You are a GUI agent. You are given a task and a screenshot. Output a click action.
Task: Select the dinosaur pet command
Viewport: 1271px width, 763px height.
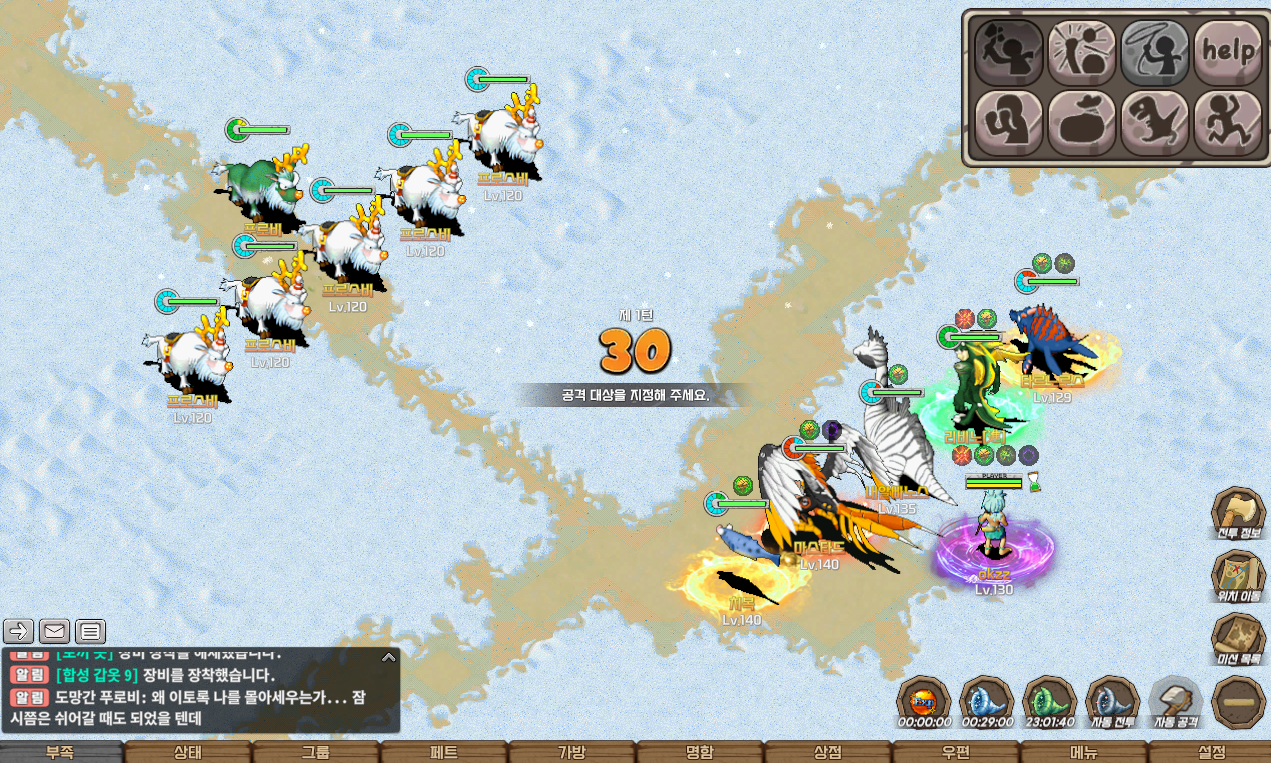pos(1154,123)
